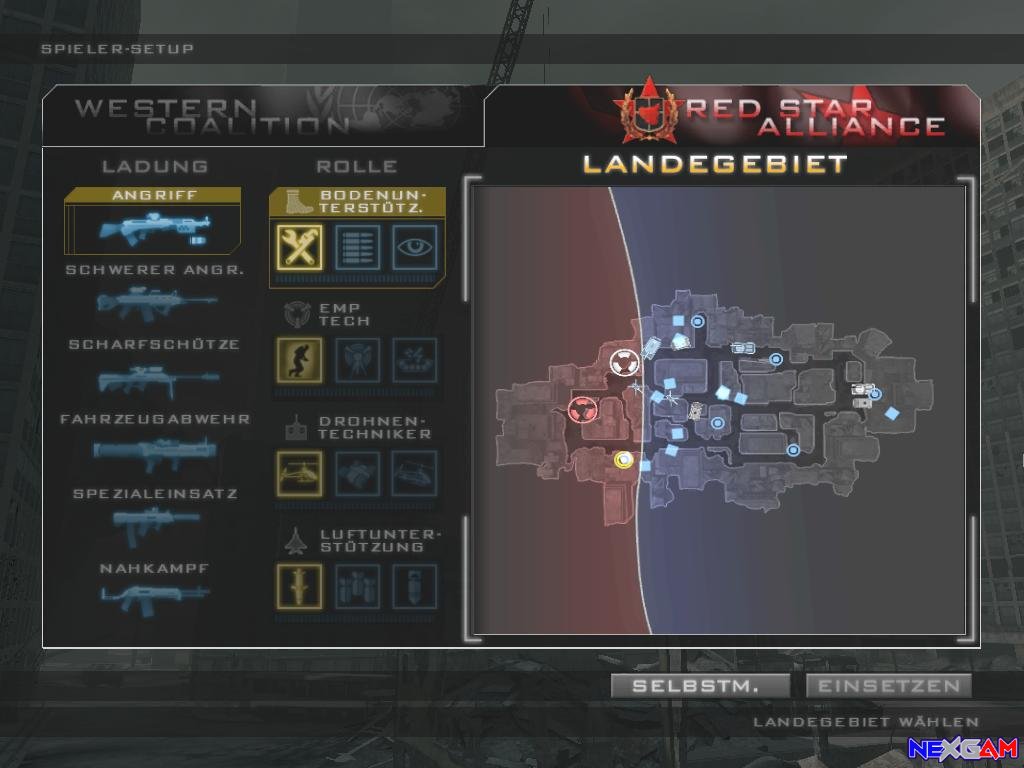Screen dimensions: 1024x768
Task: Choose the white-ringed red spawn point on the map
Action: coord(623,360)
